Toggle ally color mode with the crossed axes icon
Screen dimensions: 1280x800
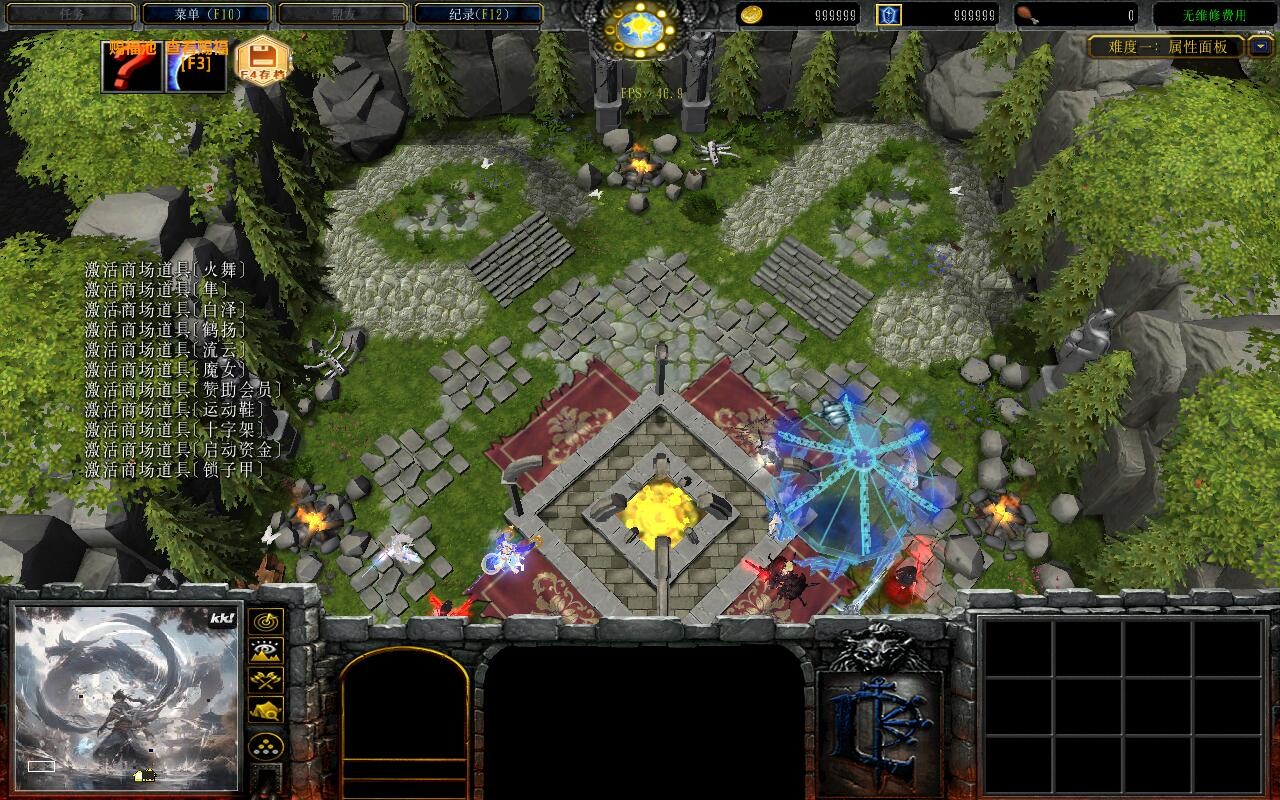(x=266, y=680)
